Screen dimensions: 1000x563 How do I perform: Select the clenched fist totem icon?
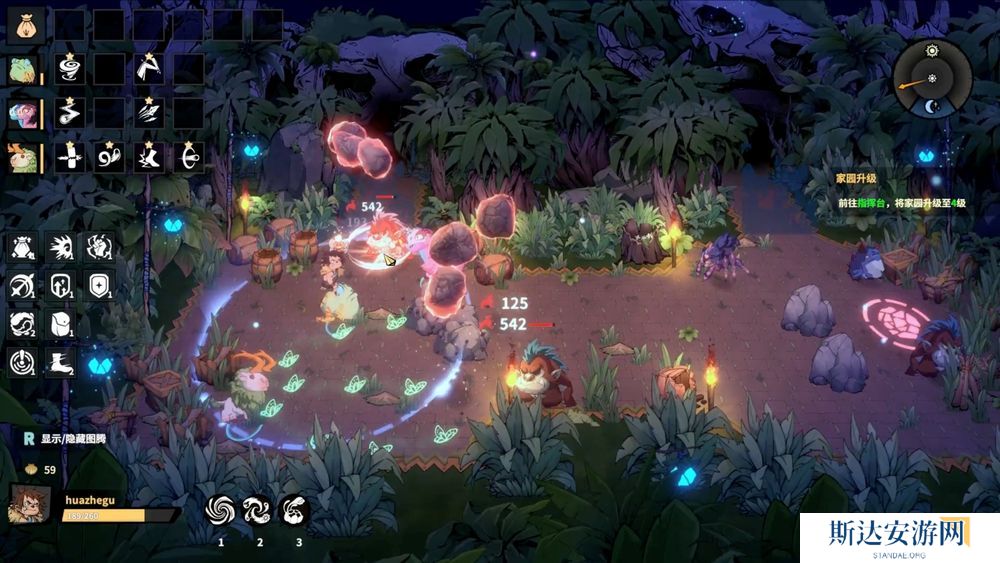pos(97,247)
